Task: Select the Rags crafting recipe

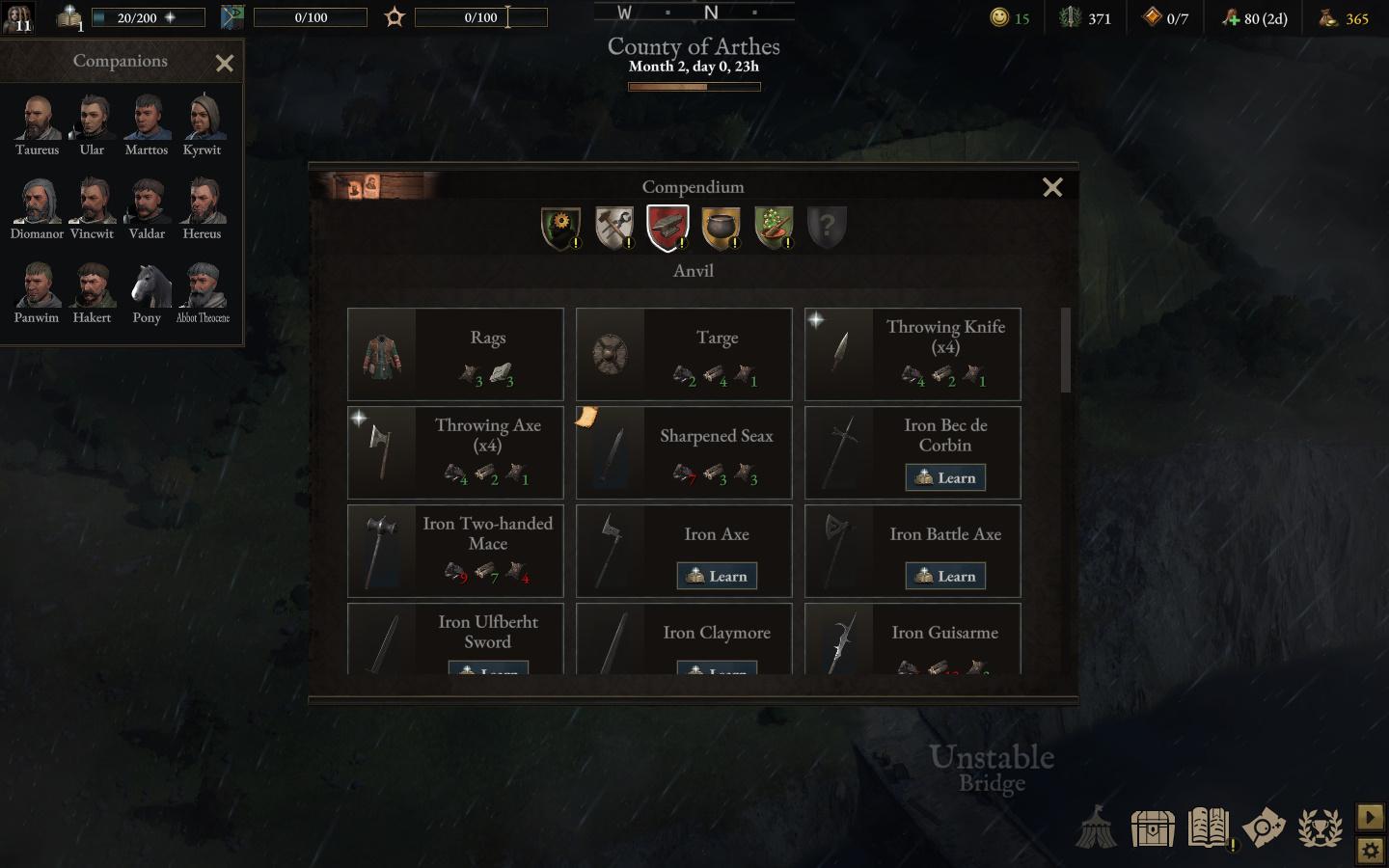Action: (455, 354)
